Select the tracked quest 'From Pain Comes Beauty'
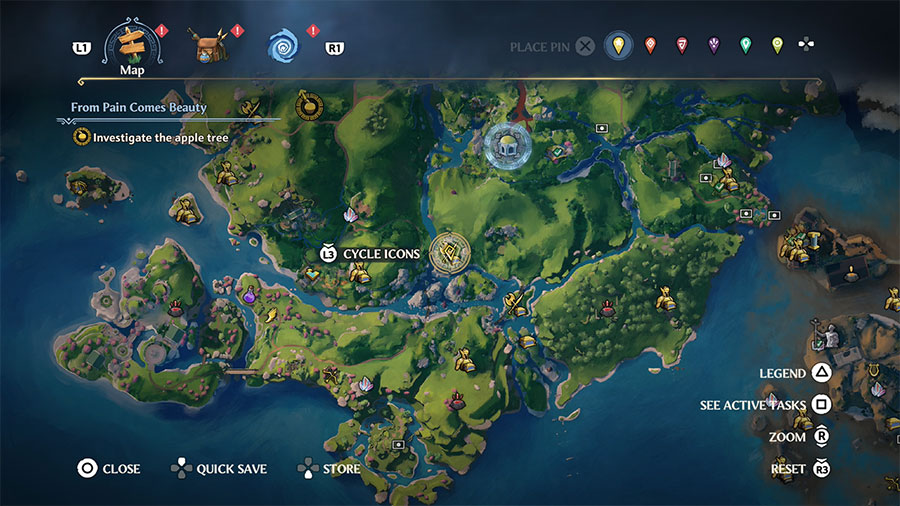900x506 pixels. point(138,107)
